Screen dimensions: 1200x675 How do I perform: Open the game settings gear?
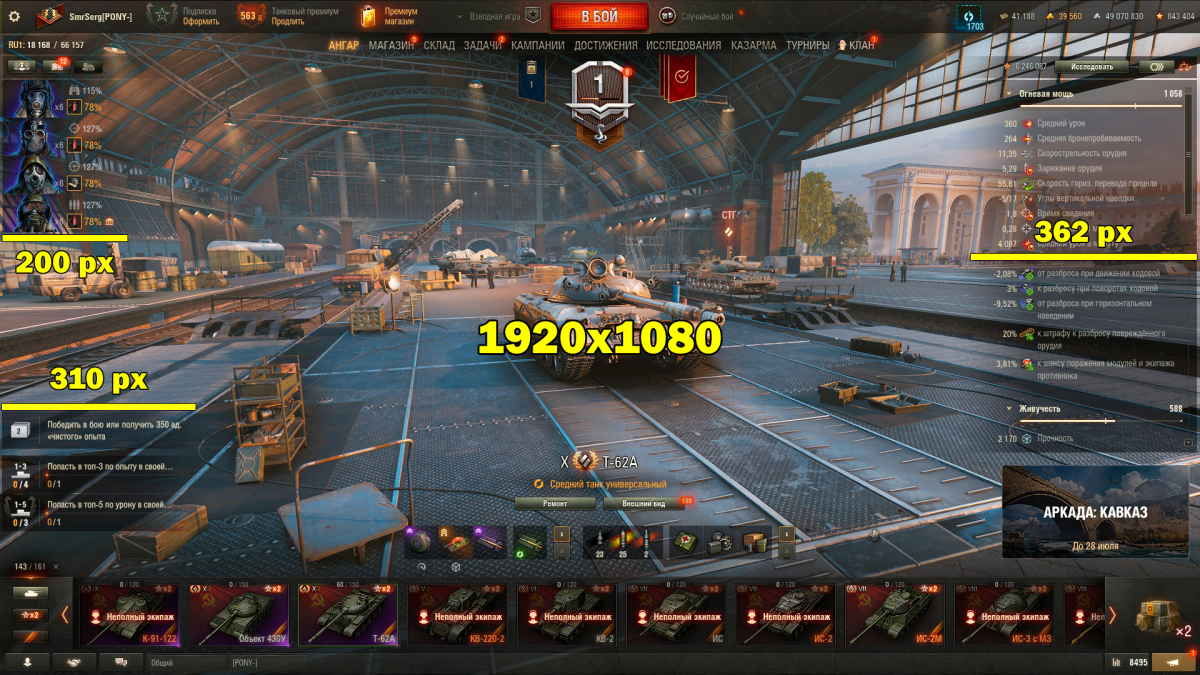14,15
